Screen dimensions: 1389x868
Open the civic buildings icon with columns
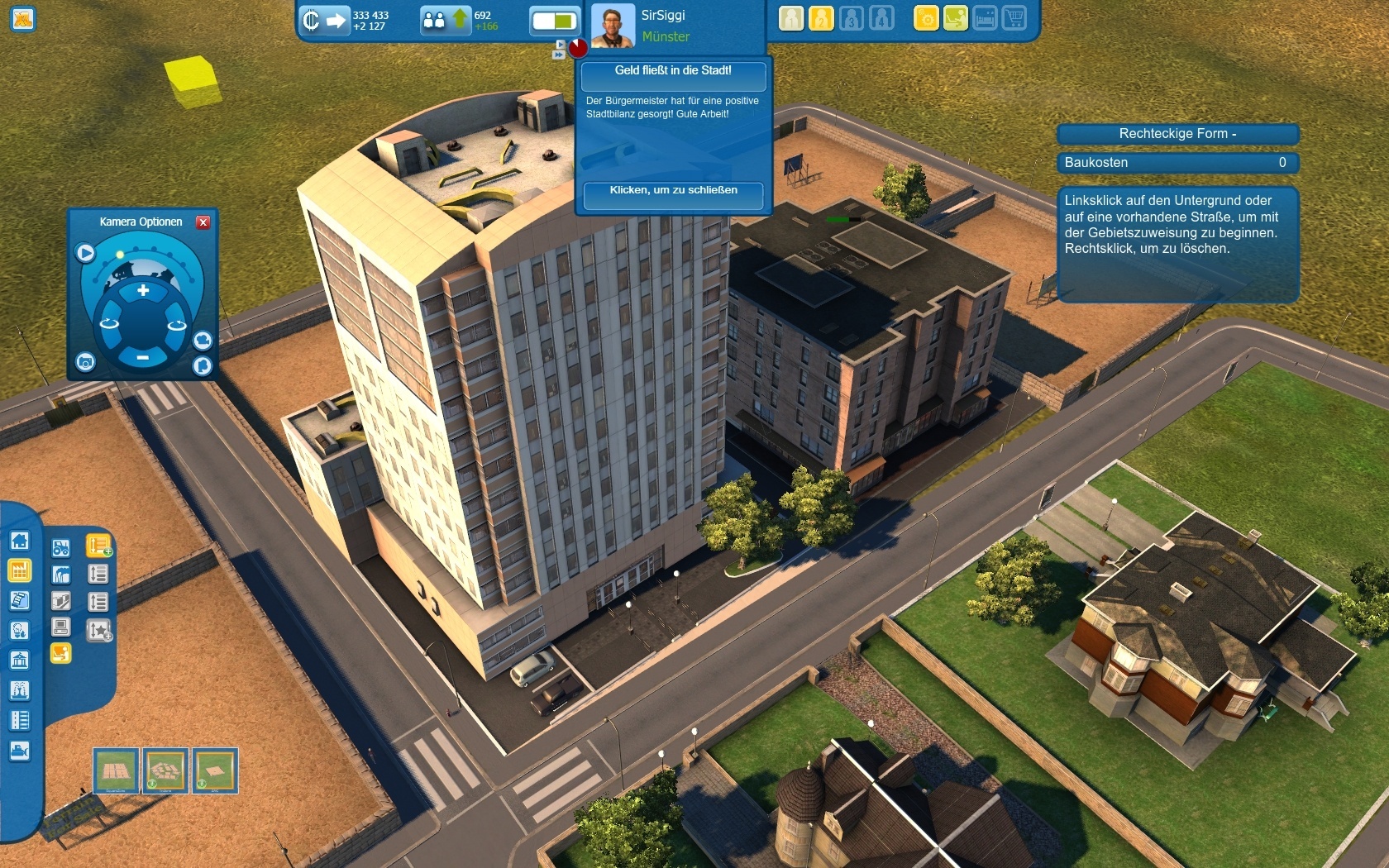click(x=18, y=661)
